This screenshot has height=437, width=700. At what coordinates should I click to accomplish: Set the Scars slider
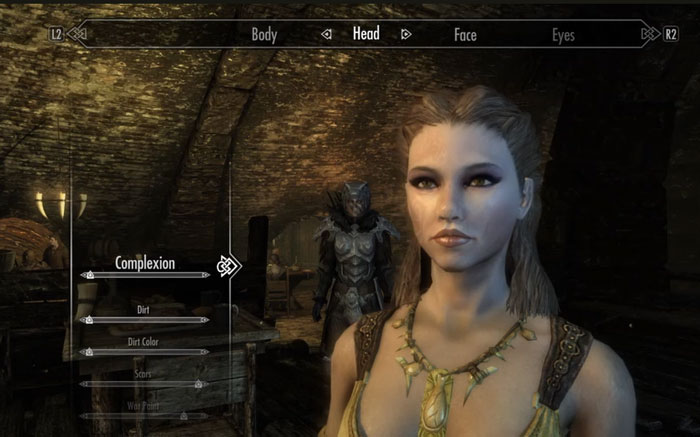tap(145, 383)
